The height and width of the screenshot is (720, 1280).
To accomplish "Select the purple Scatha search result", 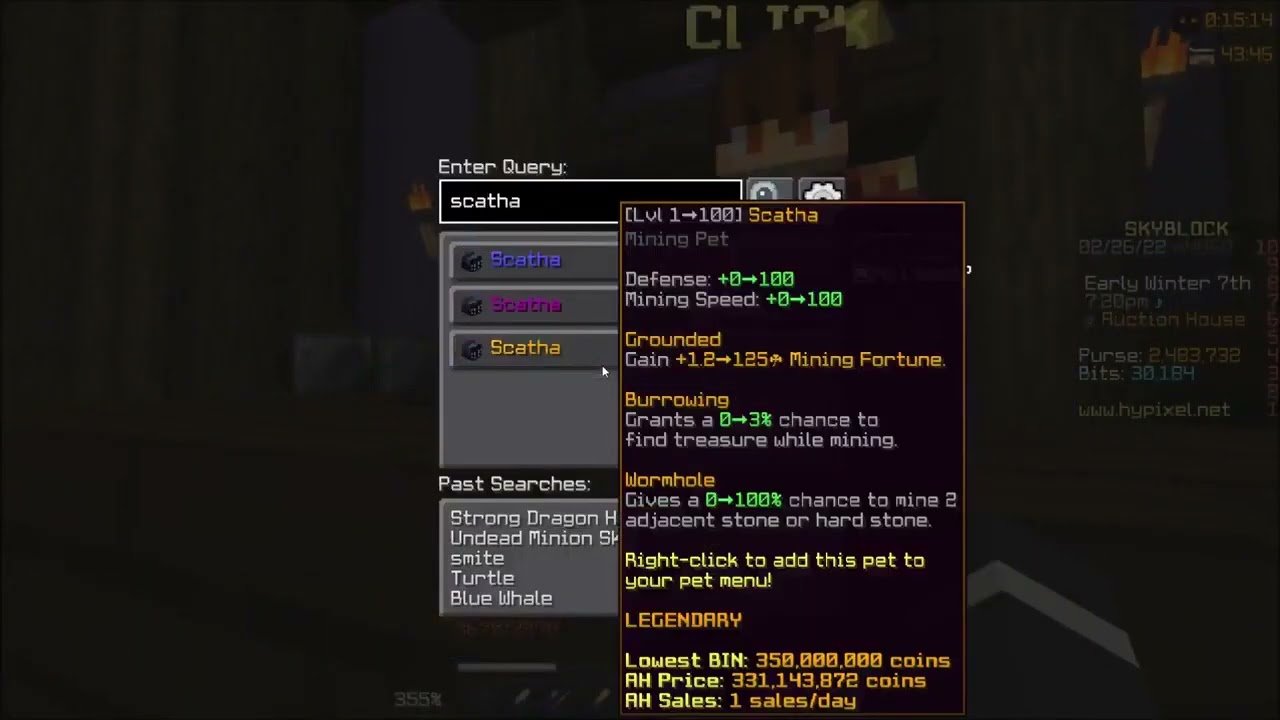I will click(x=525, y=304).
